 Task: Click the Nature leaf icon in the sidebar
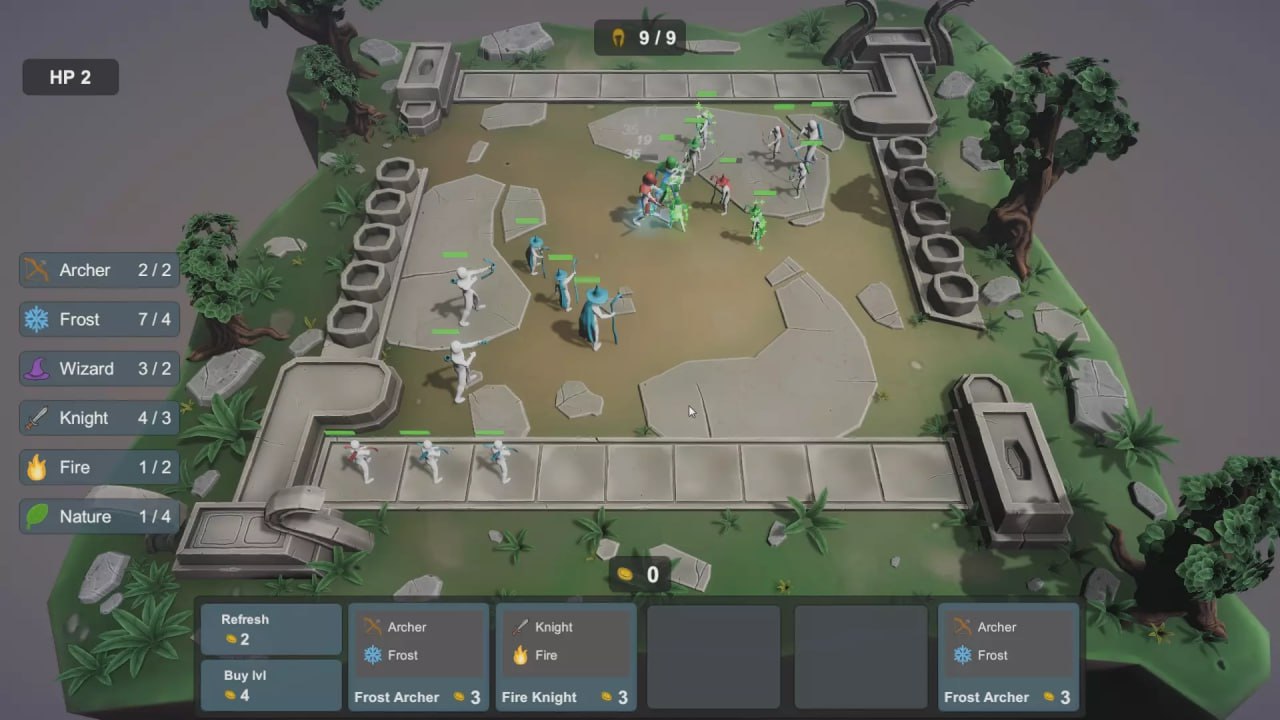pos(37,516)
